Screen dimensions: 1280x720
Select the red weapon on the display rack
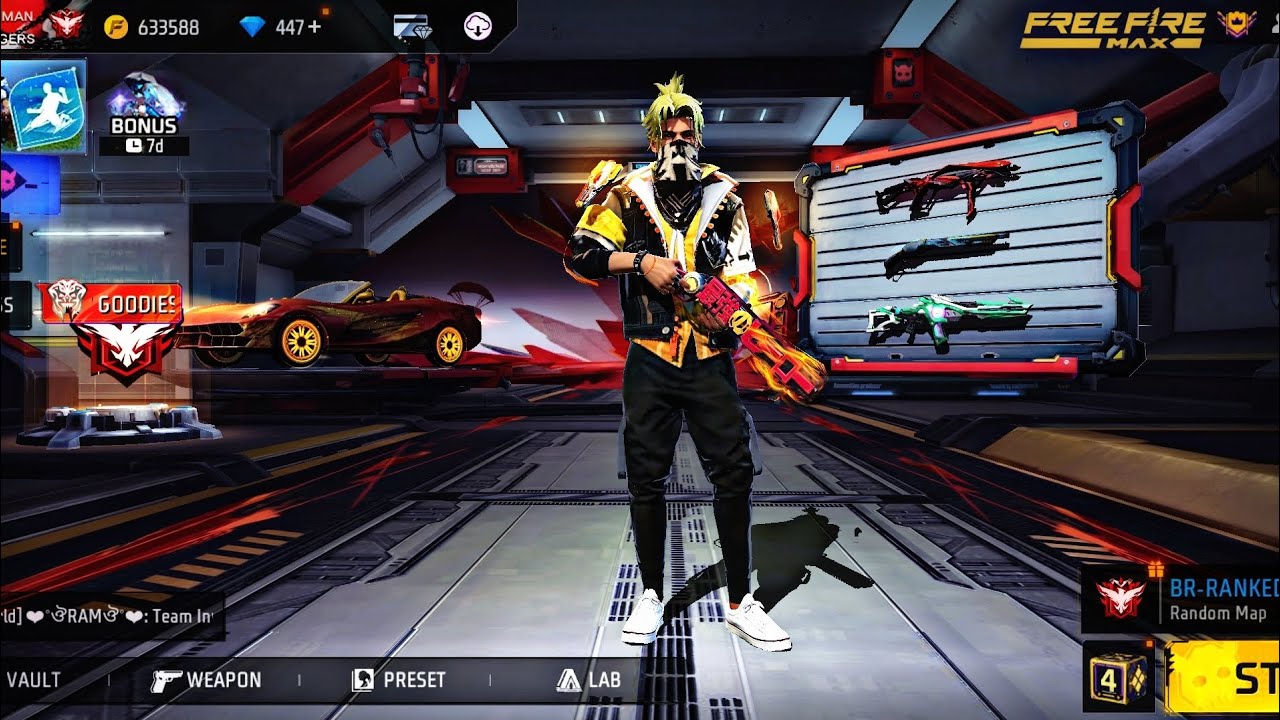945,187
